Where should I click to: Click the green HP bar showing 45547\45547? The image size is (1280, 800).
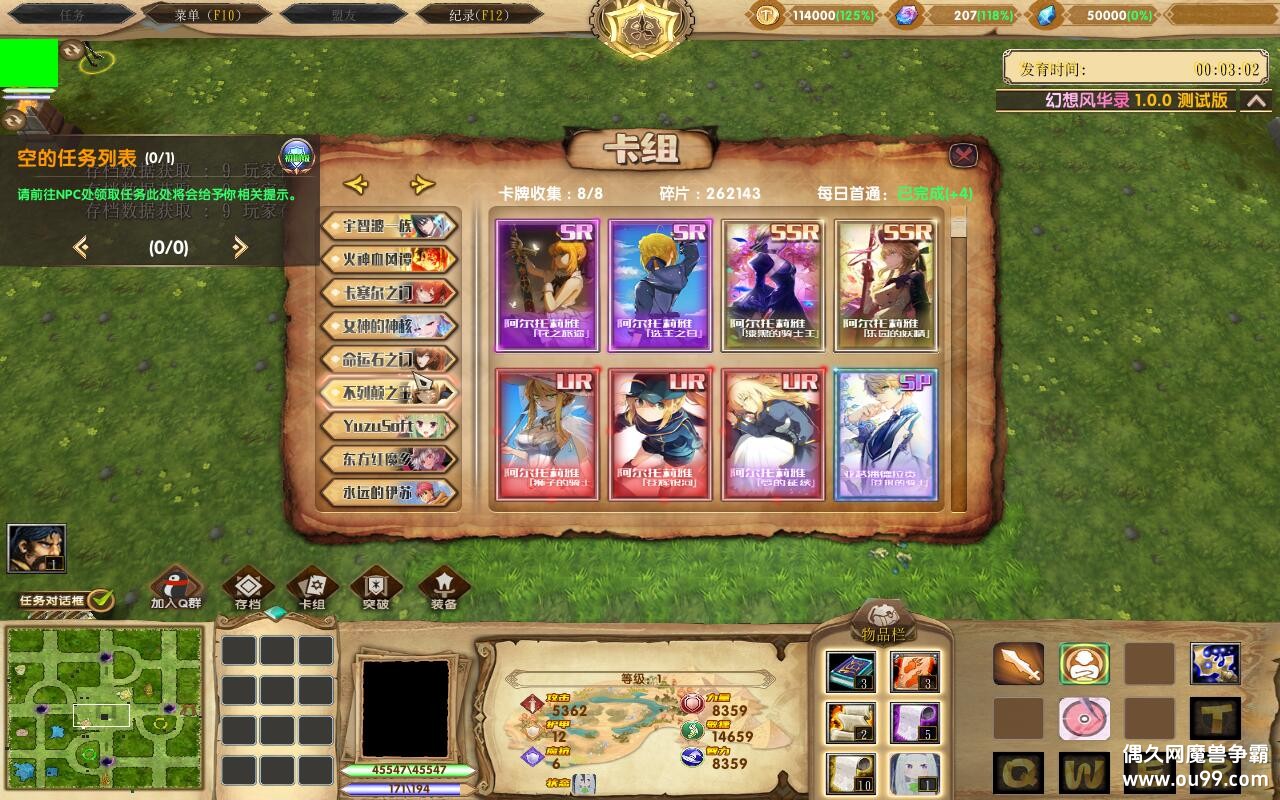[410, 772]
